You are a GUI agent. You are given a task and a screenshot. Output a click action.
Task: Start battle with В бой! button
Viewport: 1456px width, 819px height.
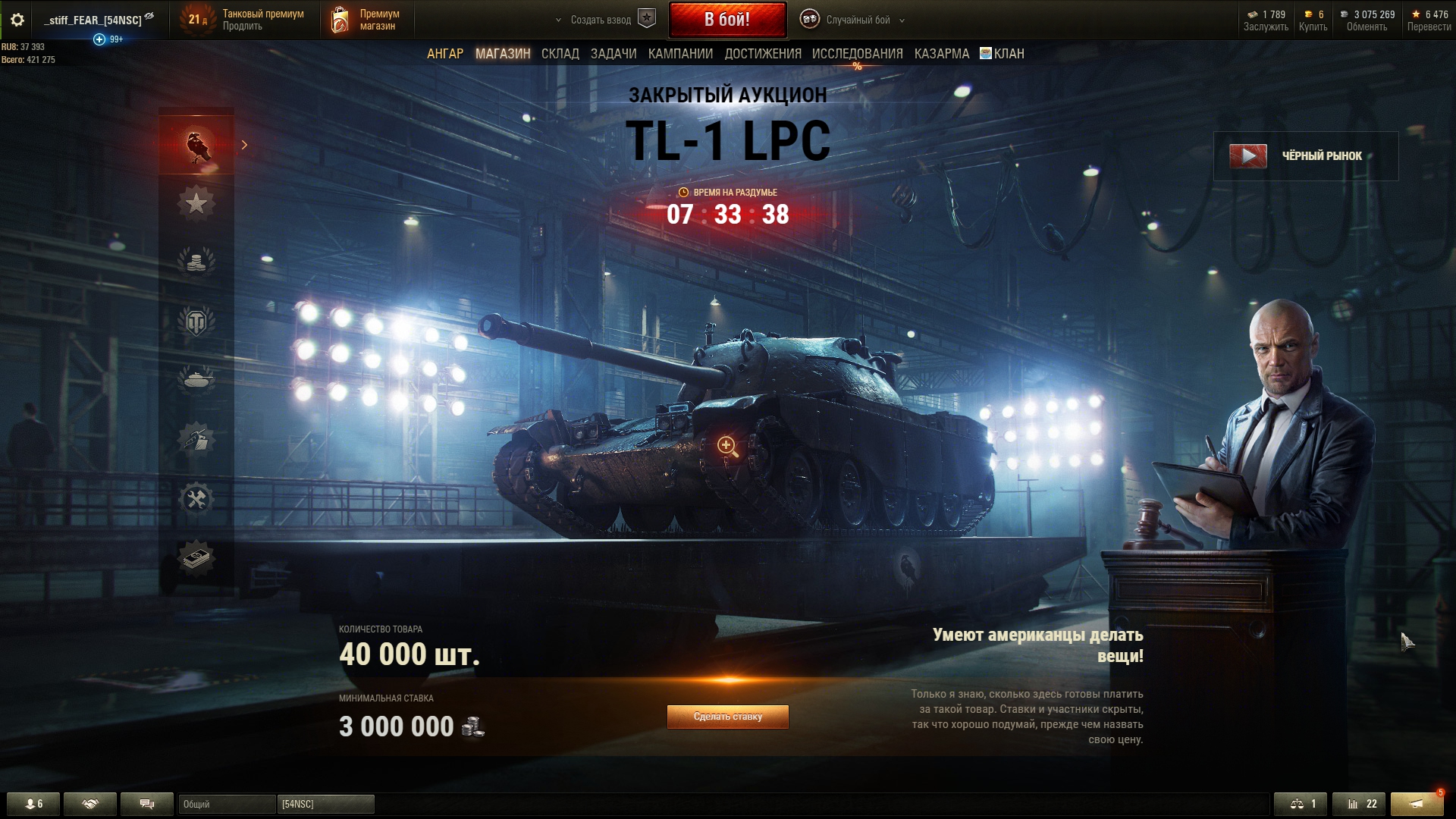click(x=726, y=20)
